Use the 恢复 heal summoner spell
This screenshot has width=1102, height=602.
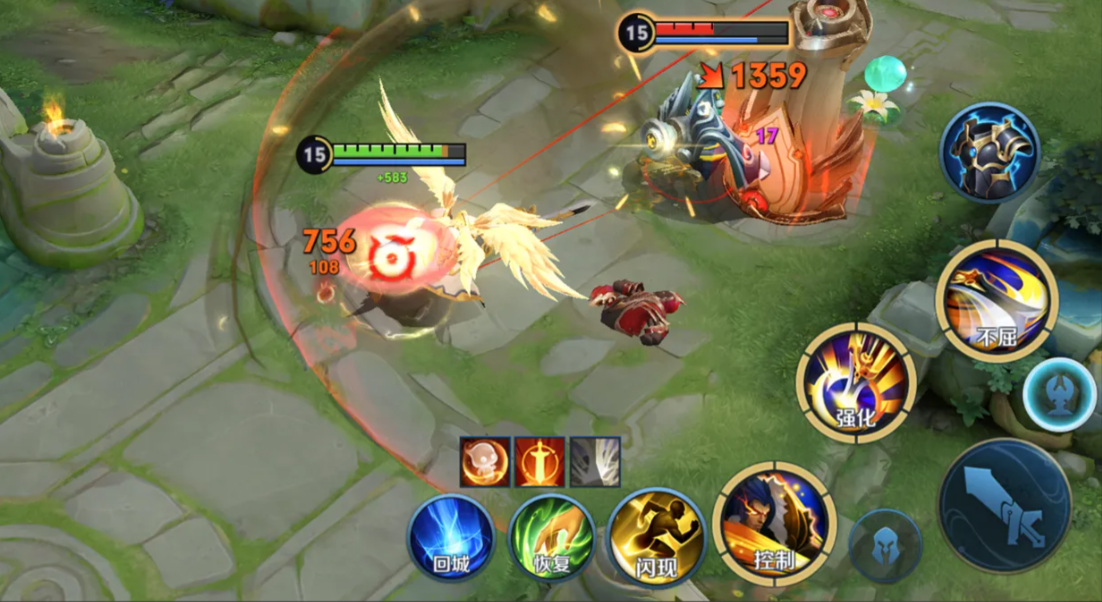552,538
